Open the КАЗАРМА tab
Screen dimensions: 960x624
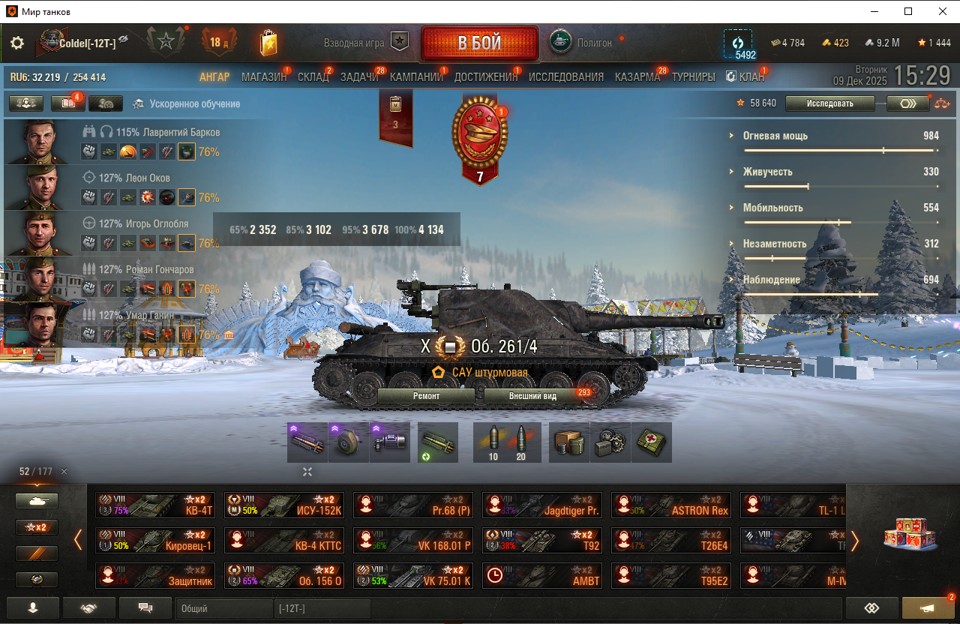coord(637,77)
